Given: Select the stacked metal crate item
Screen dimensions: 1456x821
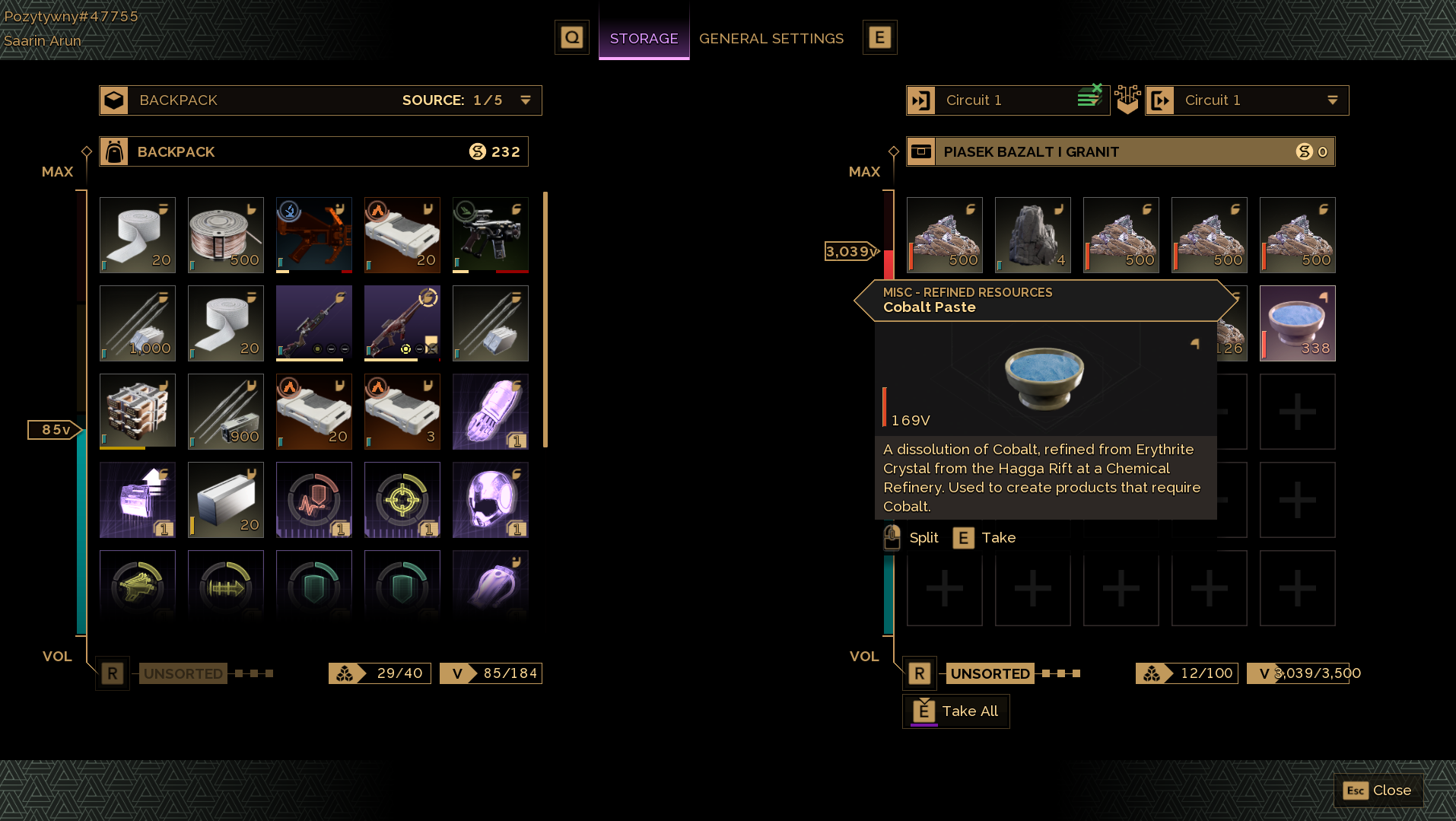Looking at the screenshot, I should [138, 412].
